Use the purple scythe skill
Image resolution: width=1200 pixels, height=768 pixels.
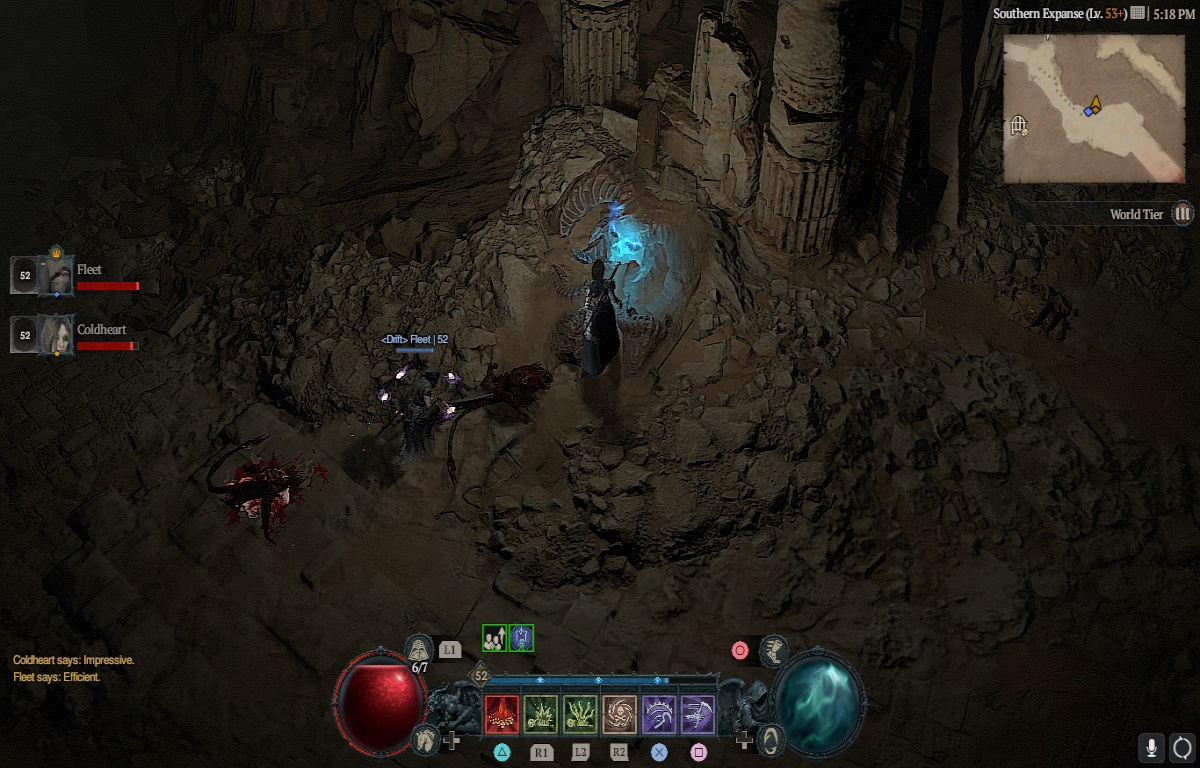point(698,714)
